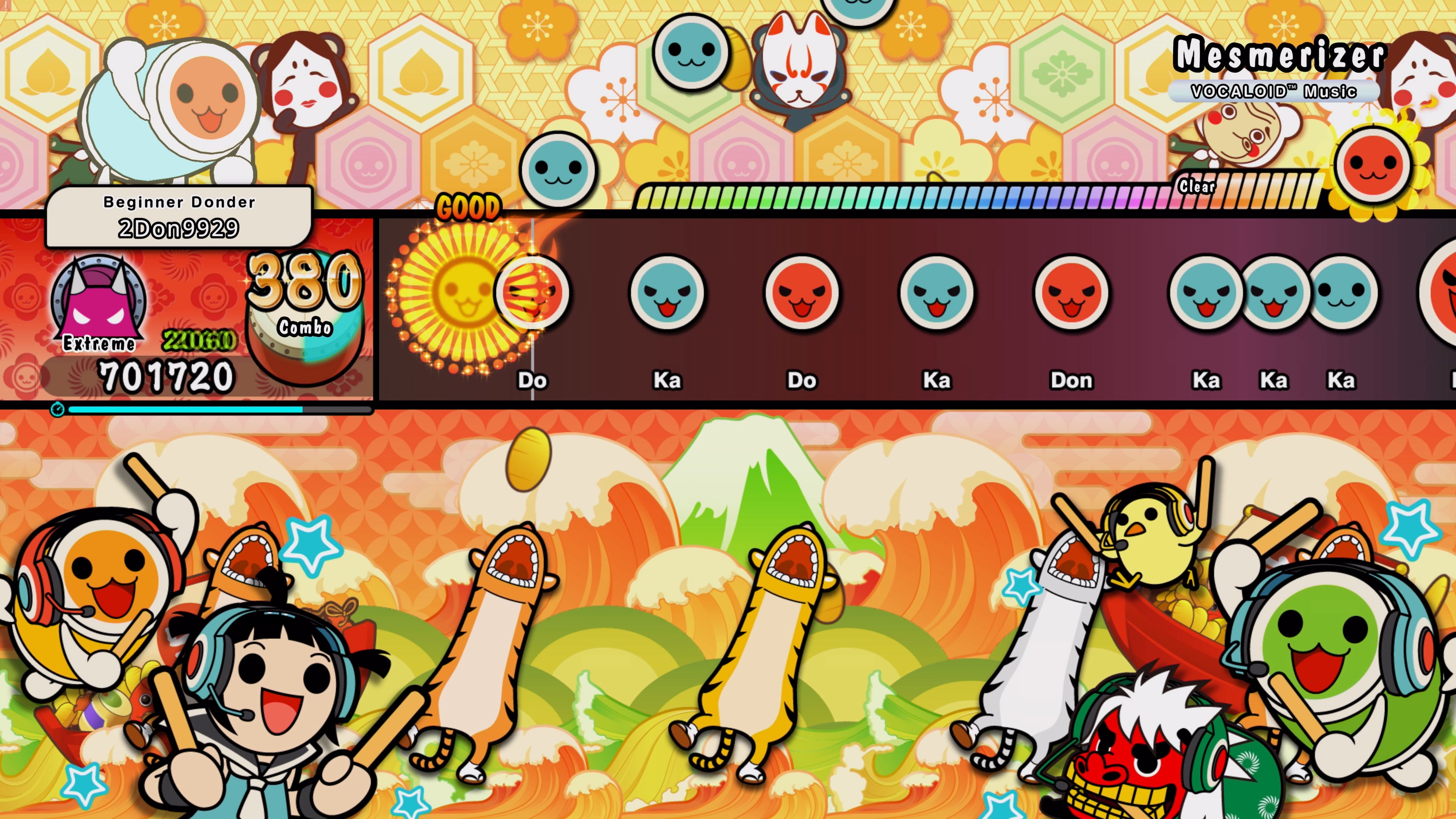This screenshot has width=1456, height=819.
Task: Click the player name 2Don9929
Action: 179,229
